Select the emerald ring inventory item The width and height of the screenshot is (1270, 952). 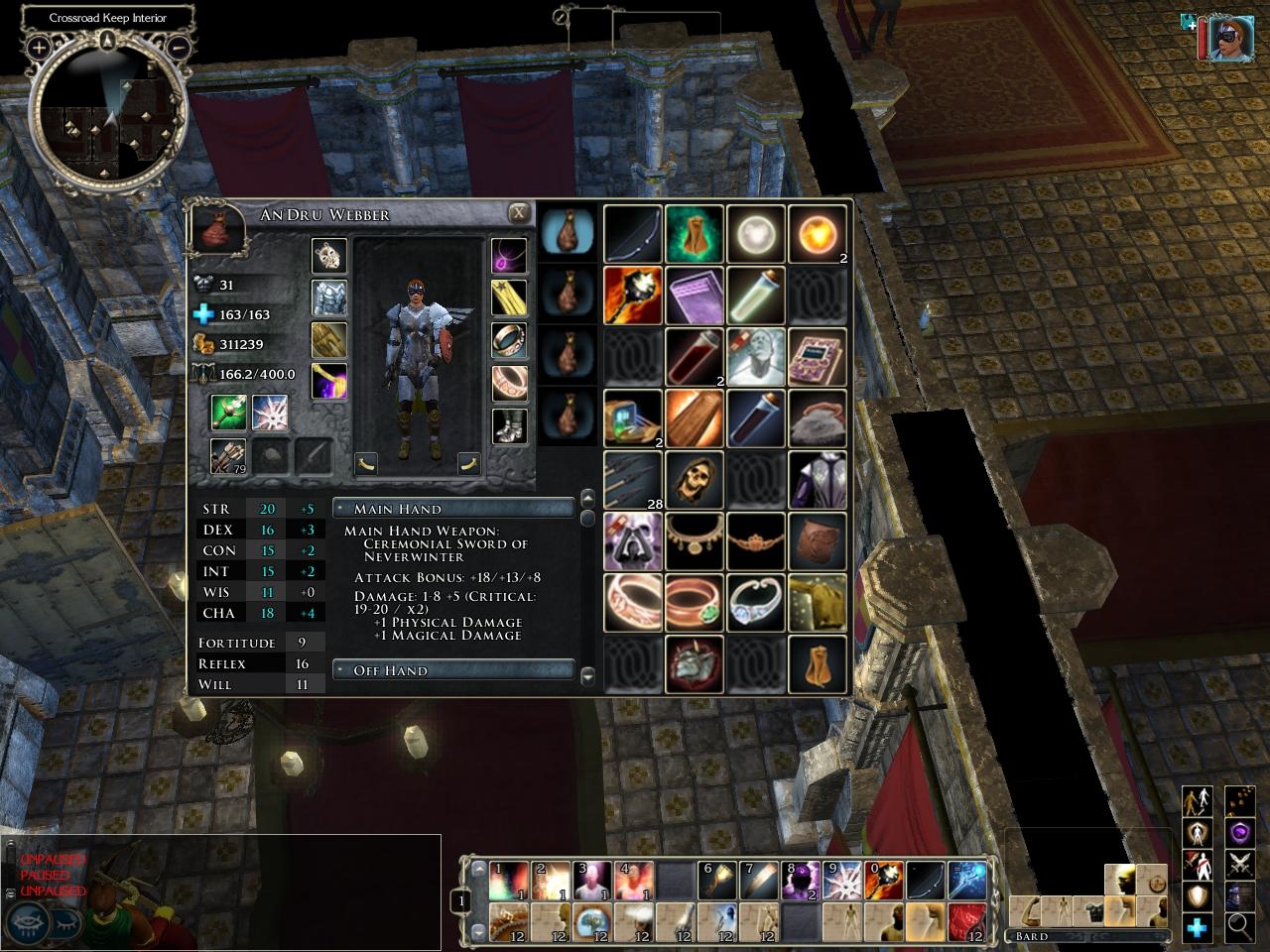tap(695, 603)
